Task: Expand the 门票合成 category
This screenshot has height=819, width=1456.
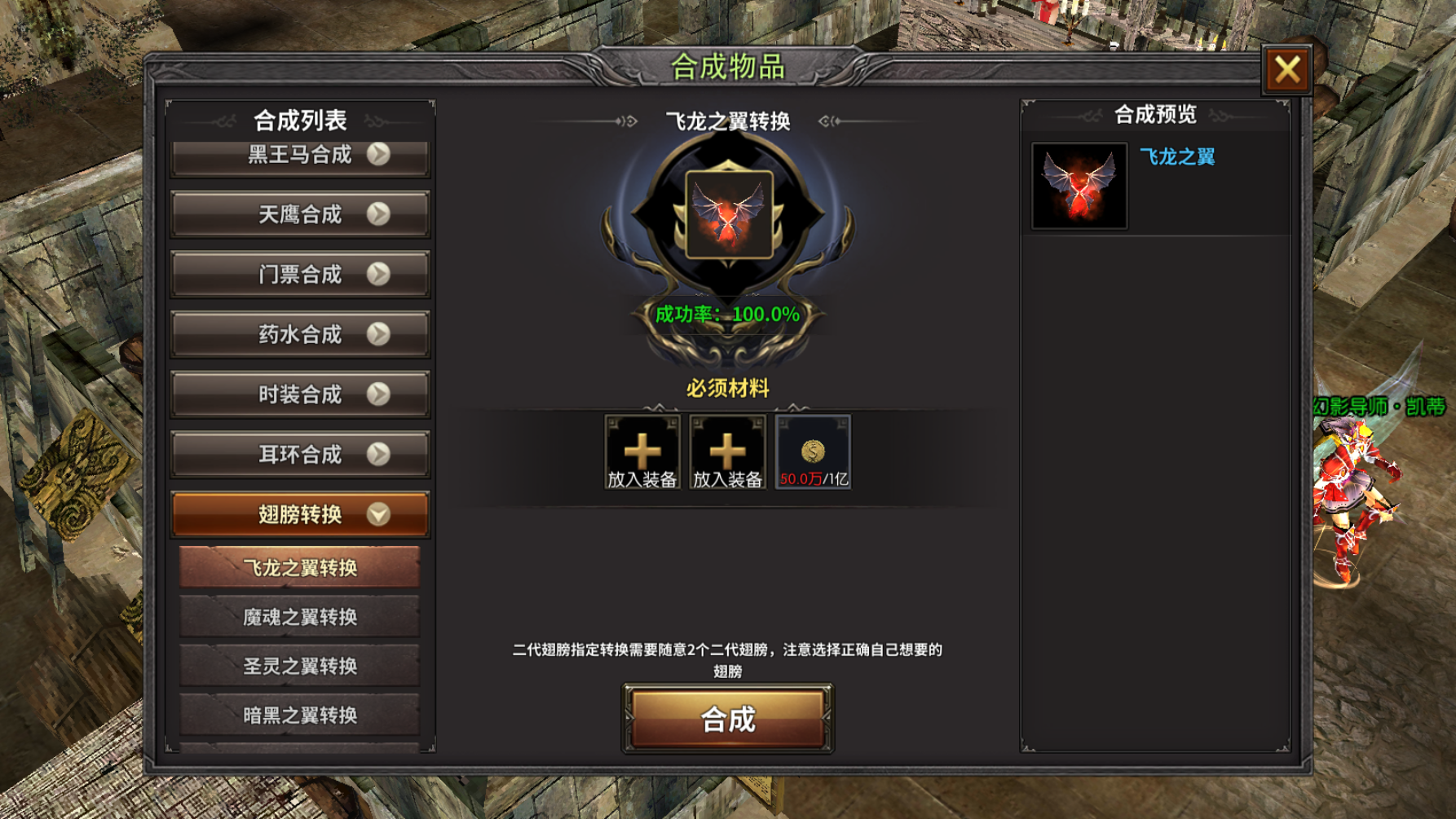Action: point(299,274)
